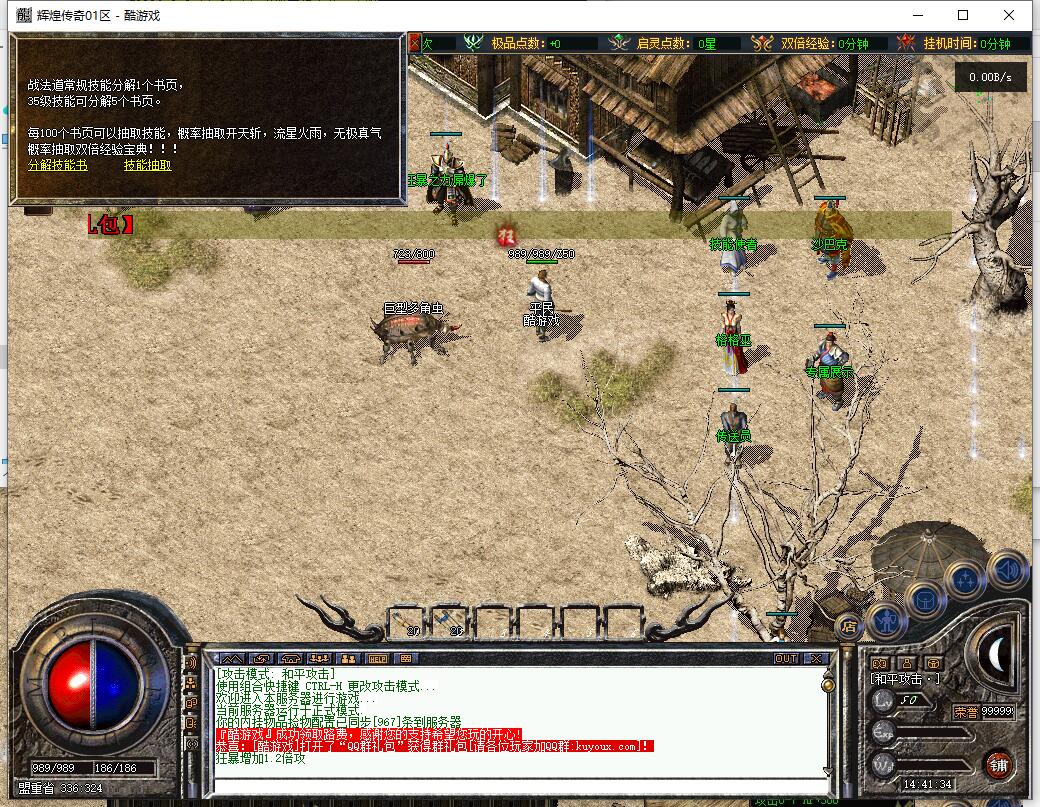Click the red 铺 stall button

997,763
